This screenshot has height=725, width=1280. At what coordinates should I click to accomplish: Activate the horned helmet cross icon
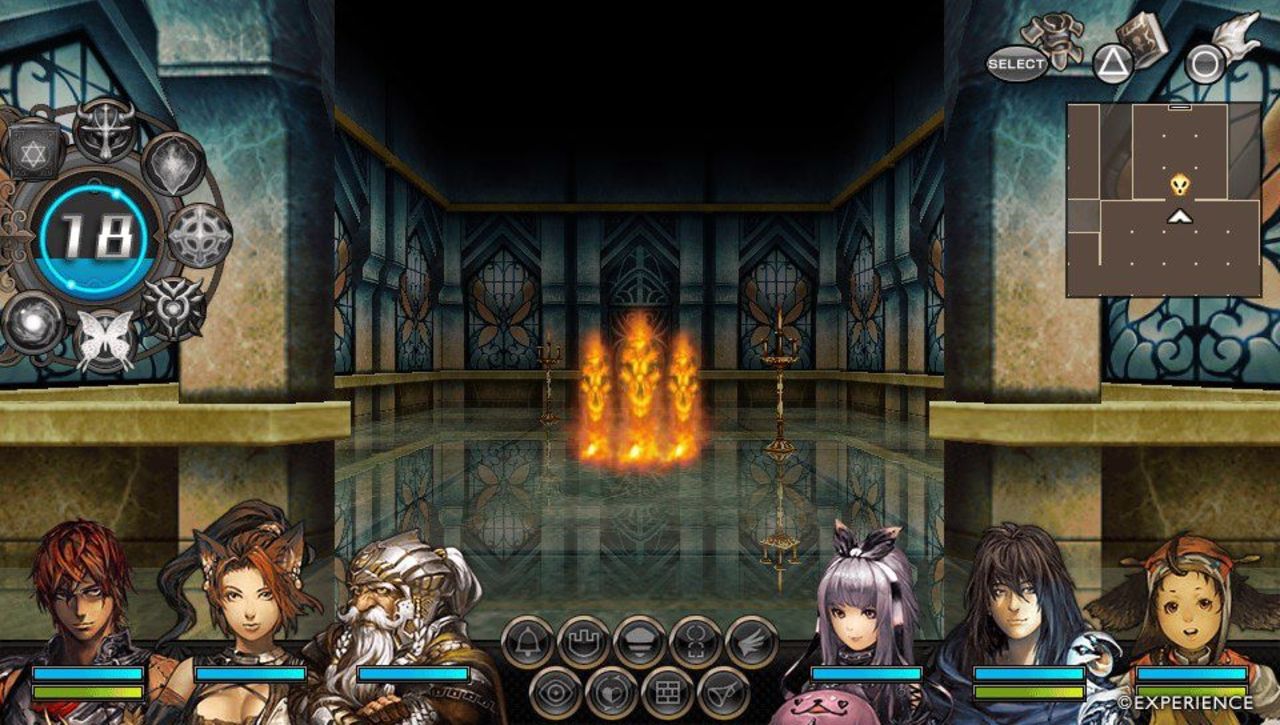point(104,129)
